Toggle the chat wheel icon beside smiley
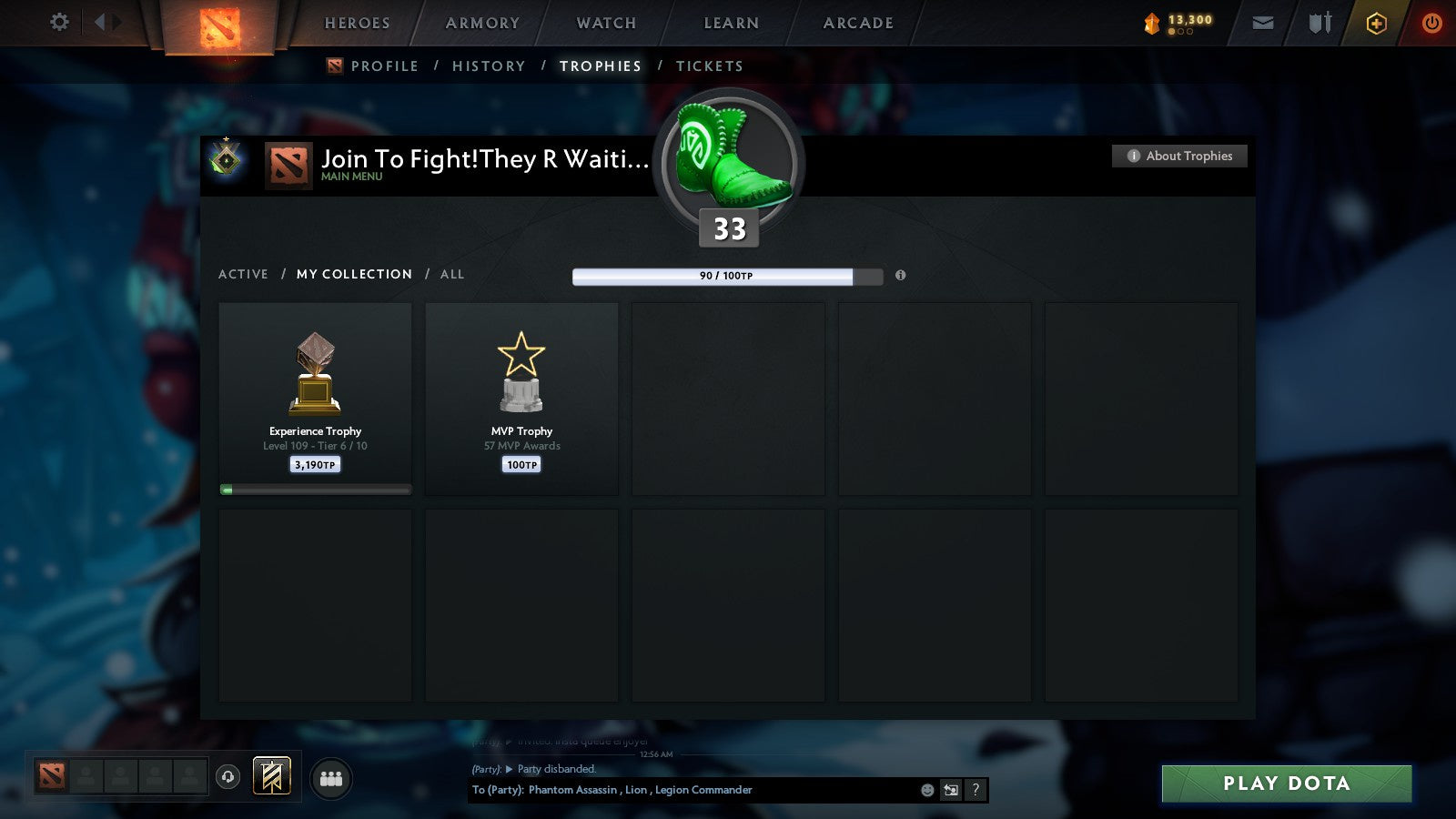This screenshot has width=1456, height=819. (949, 790)
